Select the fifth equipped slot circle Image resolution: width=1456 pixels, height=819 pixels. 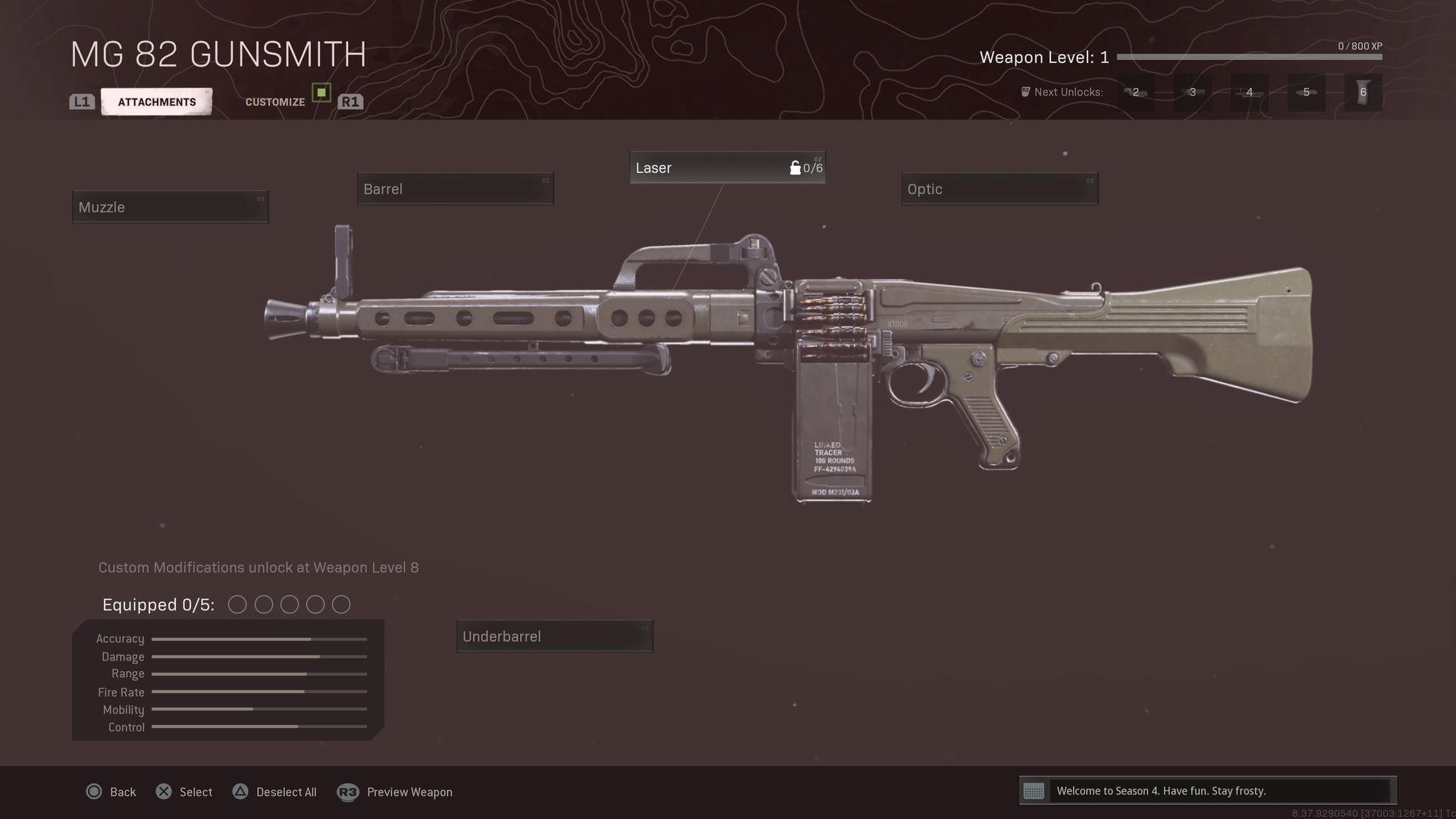coord(340,604)
